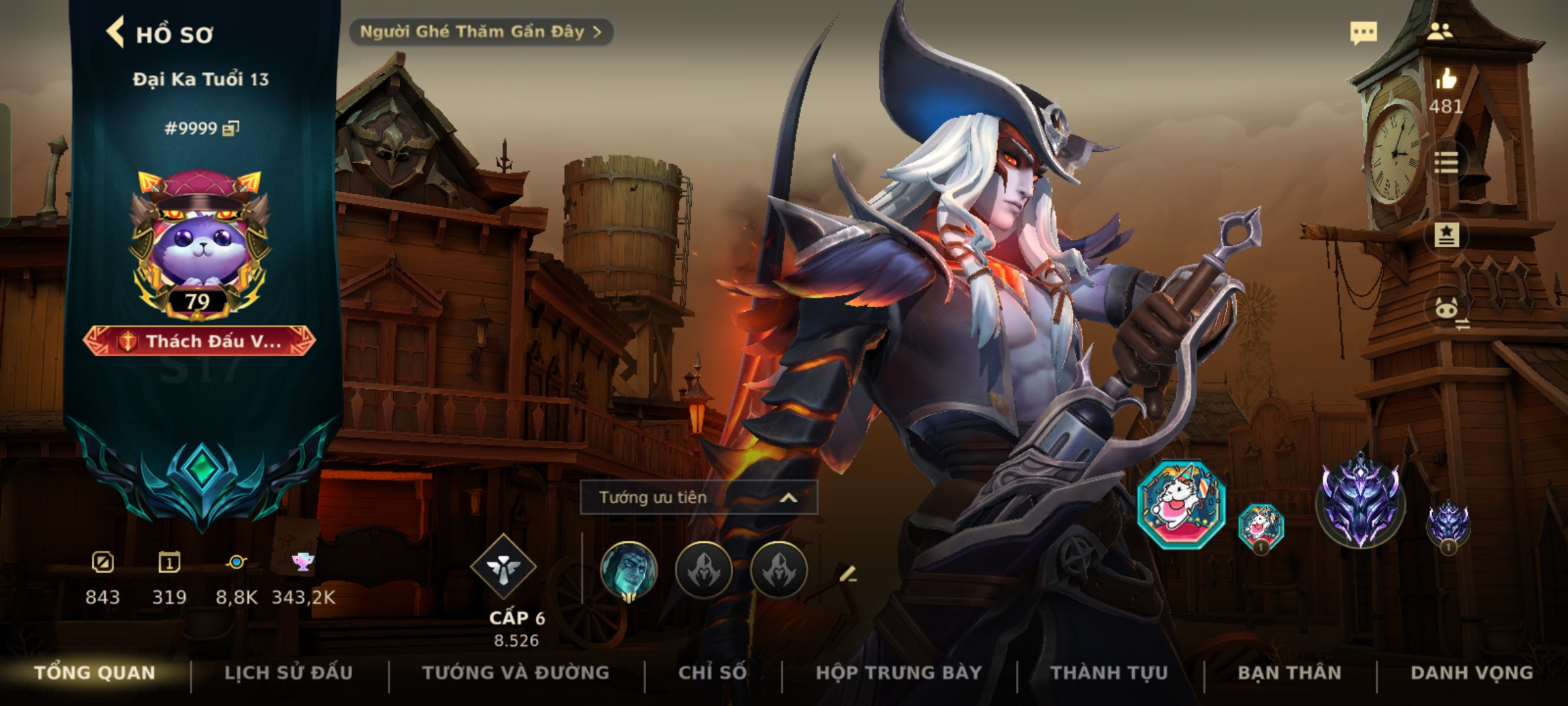Open the list menu icon
This screenshot has height=706, width=1568.
[1445, 162]
